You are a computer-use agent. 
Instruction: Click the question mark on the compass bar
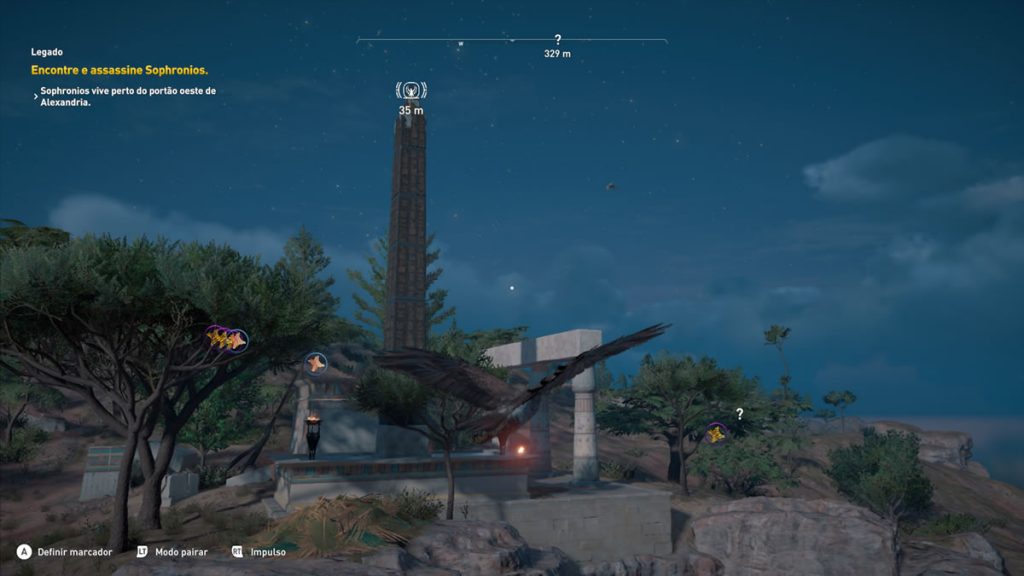[x=557, y=40]
